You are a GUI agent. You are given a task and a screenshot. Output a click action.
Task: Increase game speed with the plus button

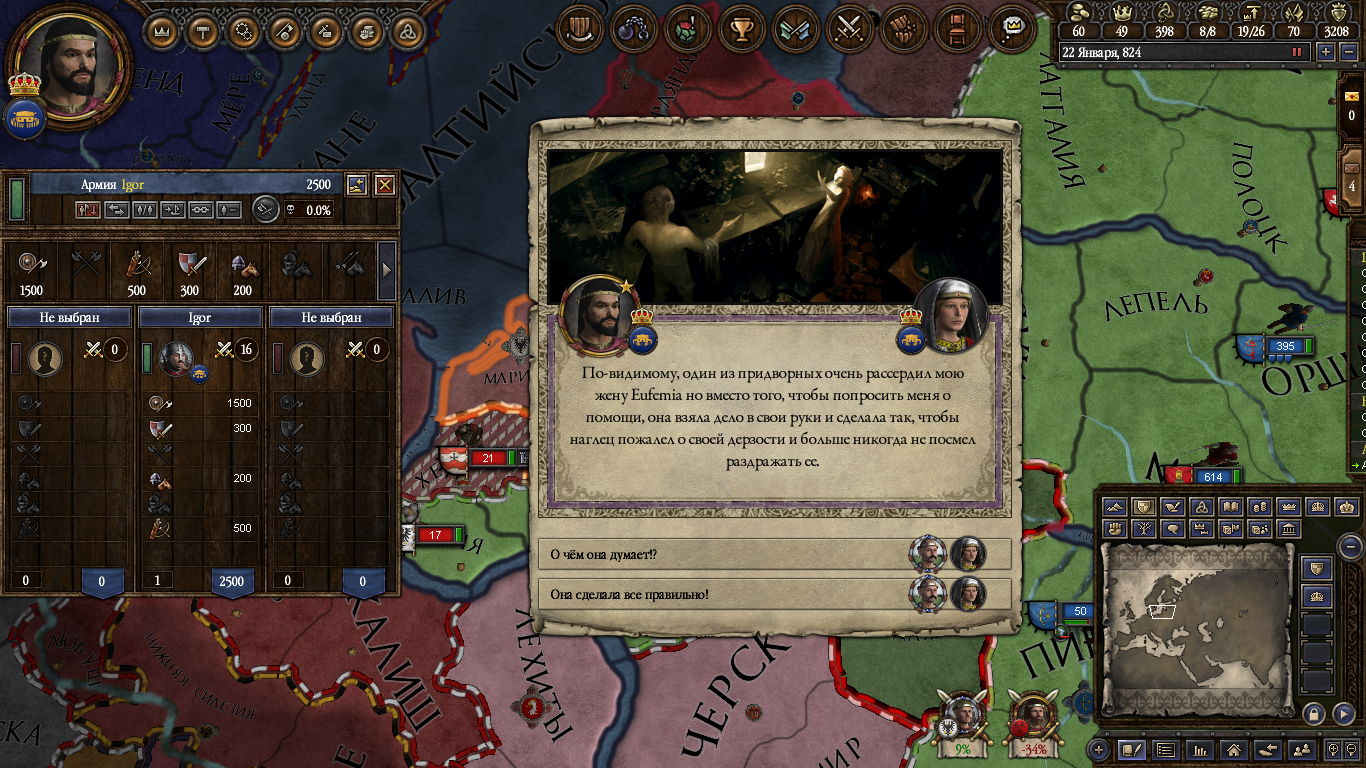tap(1326, 52)
